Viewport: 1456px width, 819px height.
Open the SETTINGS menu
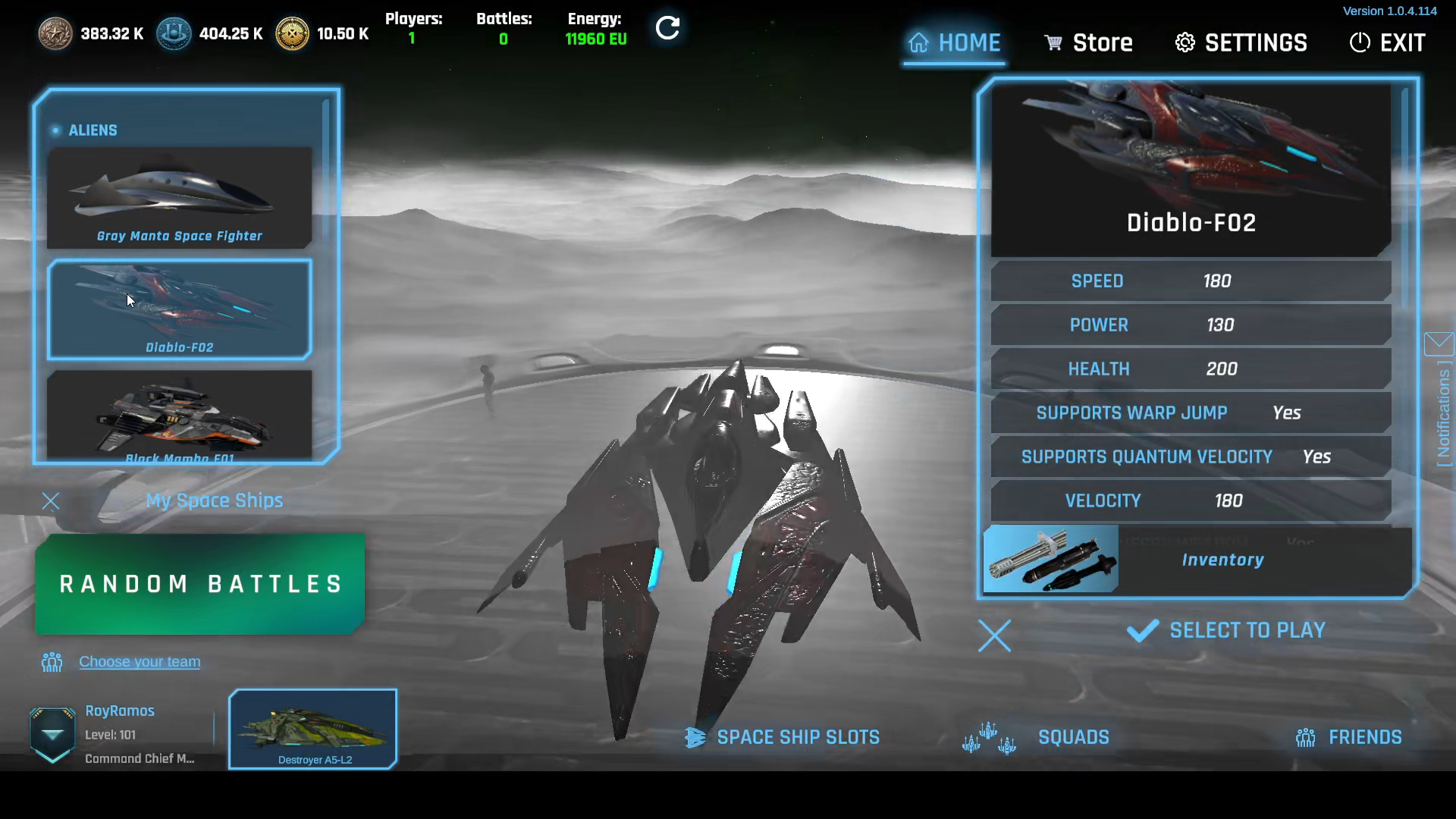1241,43
